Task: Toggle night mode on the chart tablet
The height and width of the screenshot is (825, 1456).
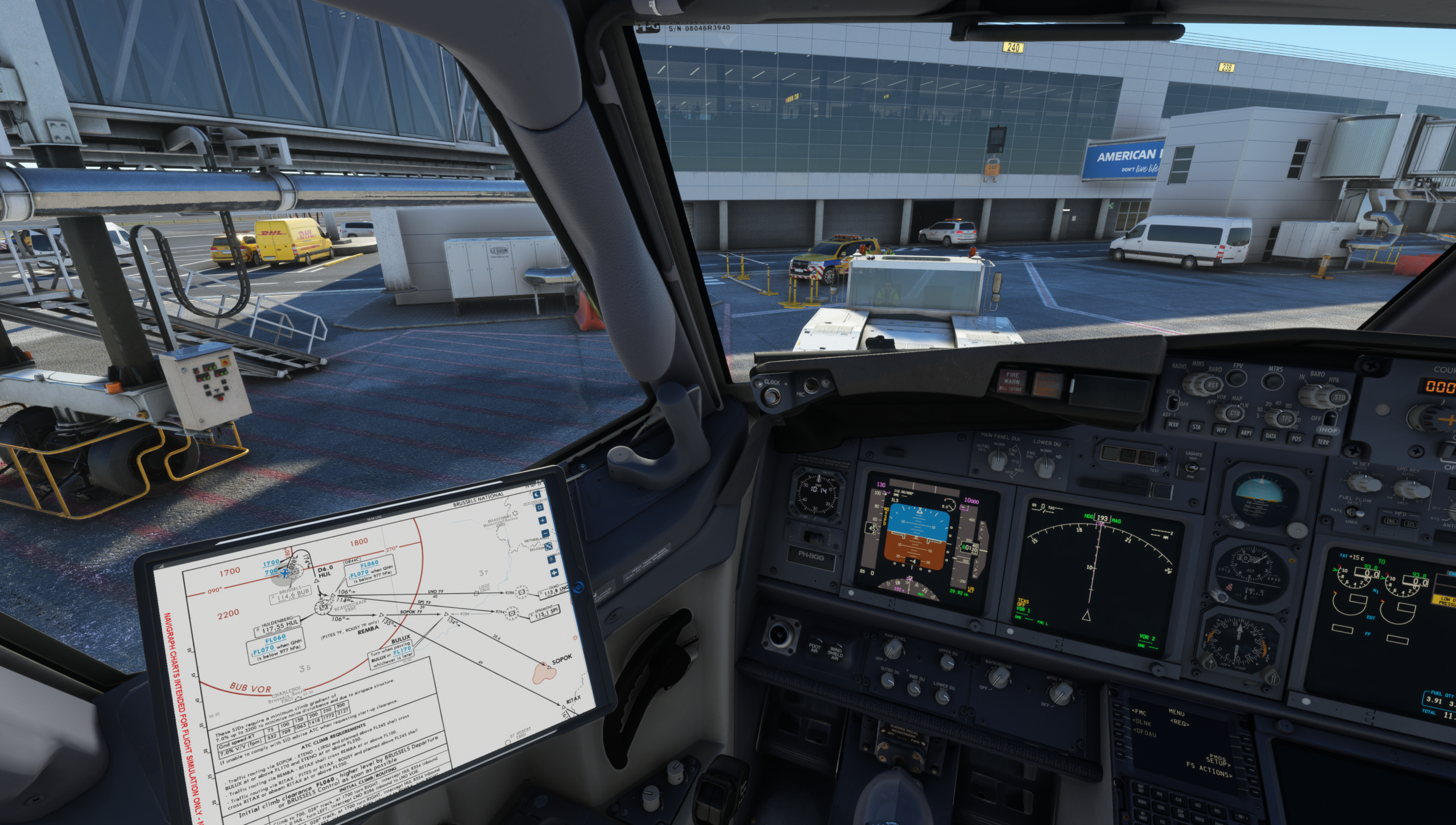Action: (x=536, y=495)
